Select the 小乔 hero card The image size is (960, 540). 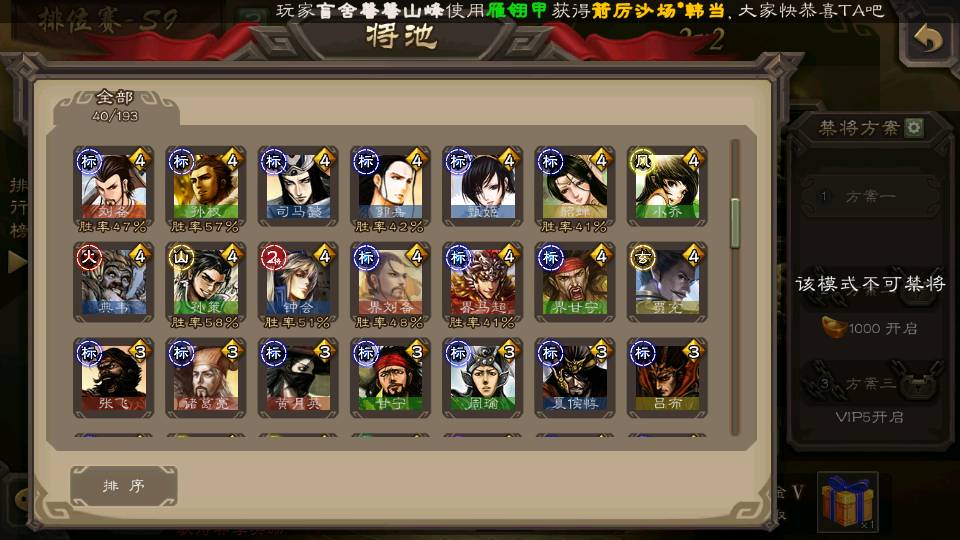tap(667, 185)
